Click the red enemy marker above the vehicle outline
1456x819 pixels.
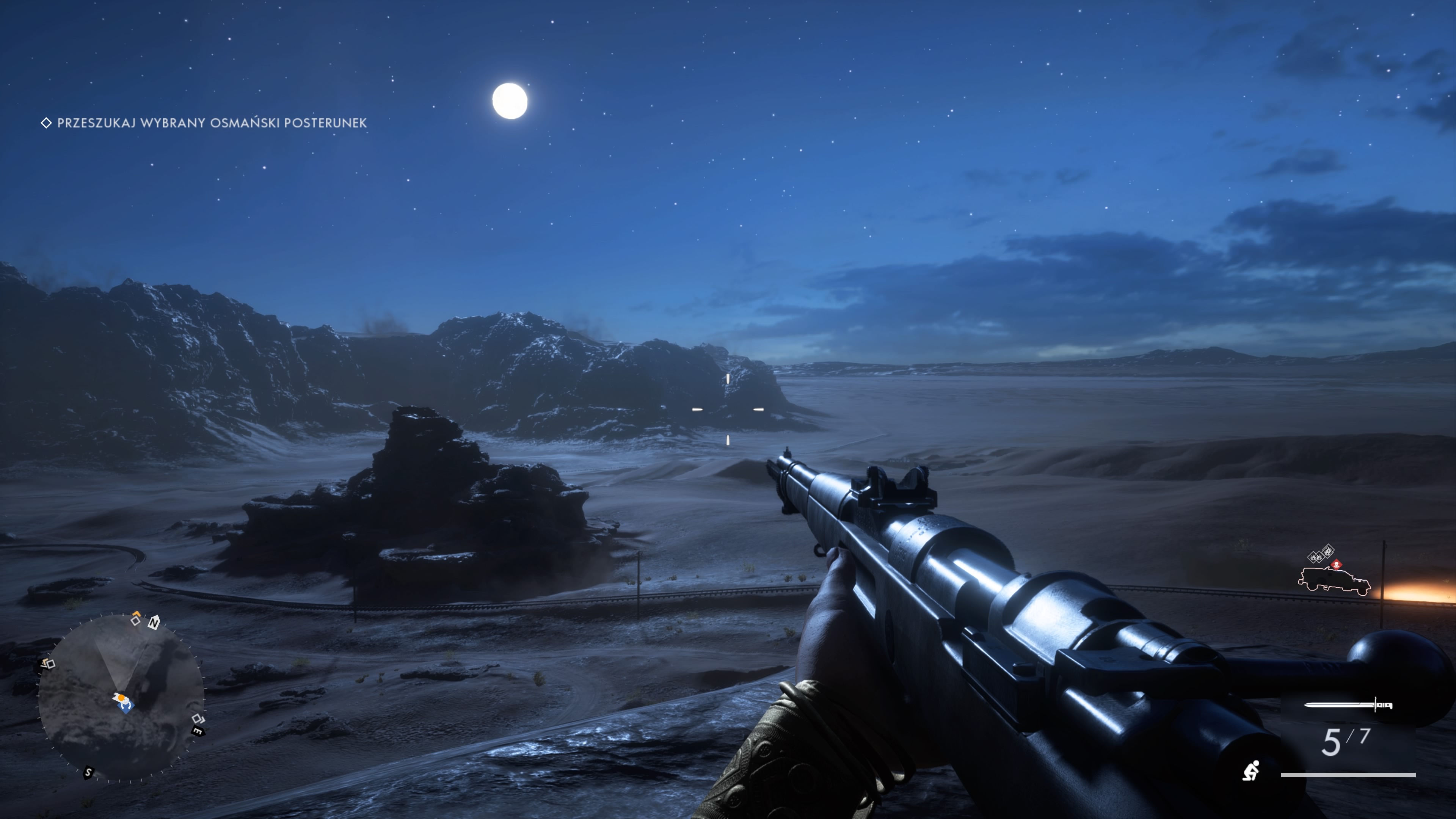(x=1336, y=564)
